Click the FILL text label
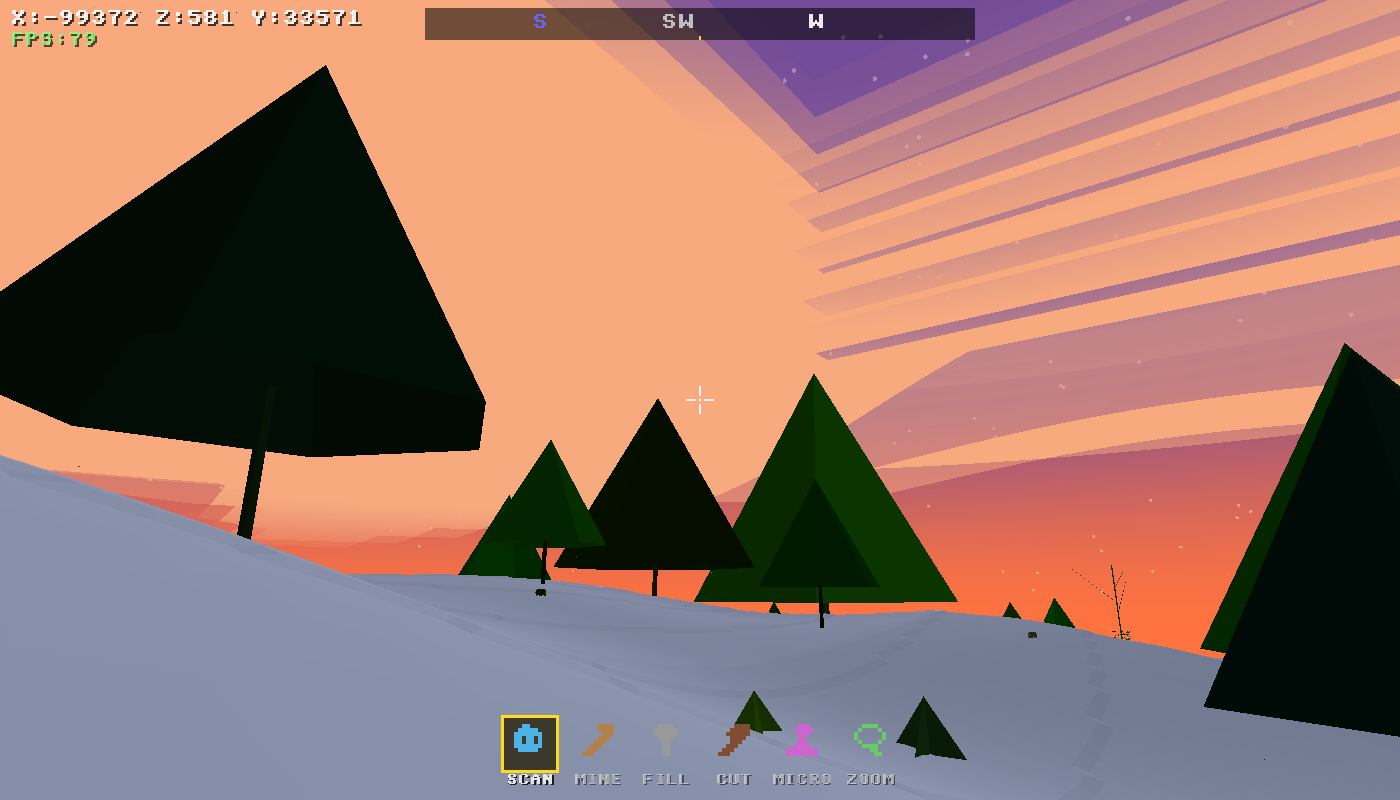This screenshot has height=800, width=1400. click(666, 779)
